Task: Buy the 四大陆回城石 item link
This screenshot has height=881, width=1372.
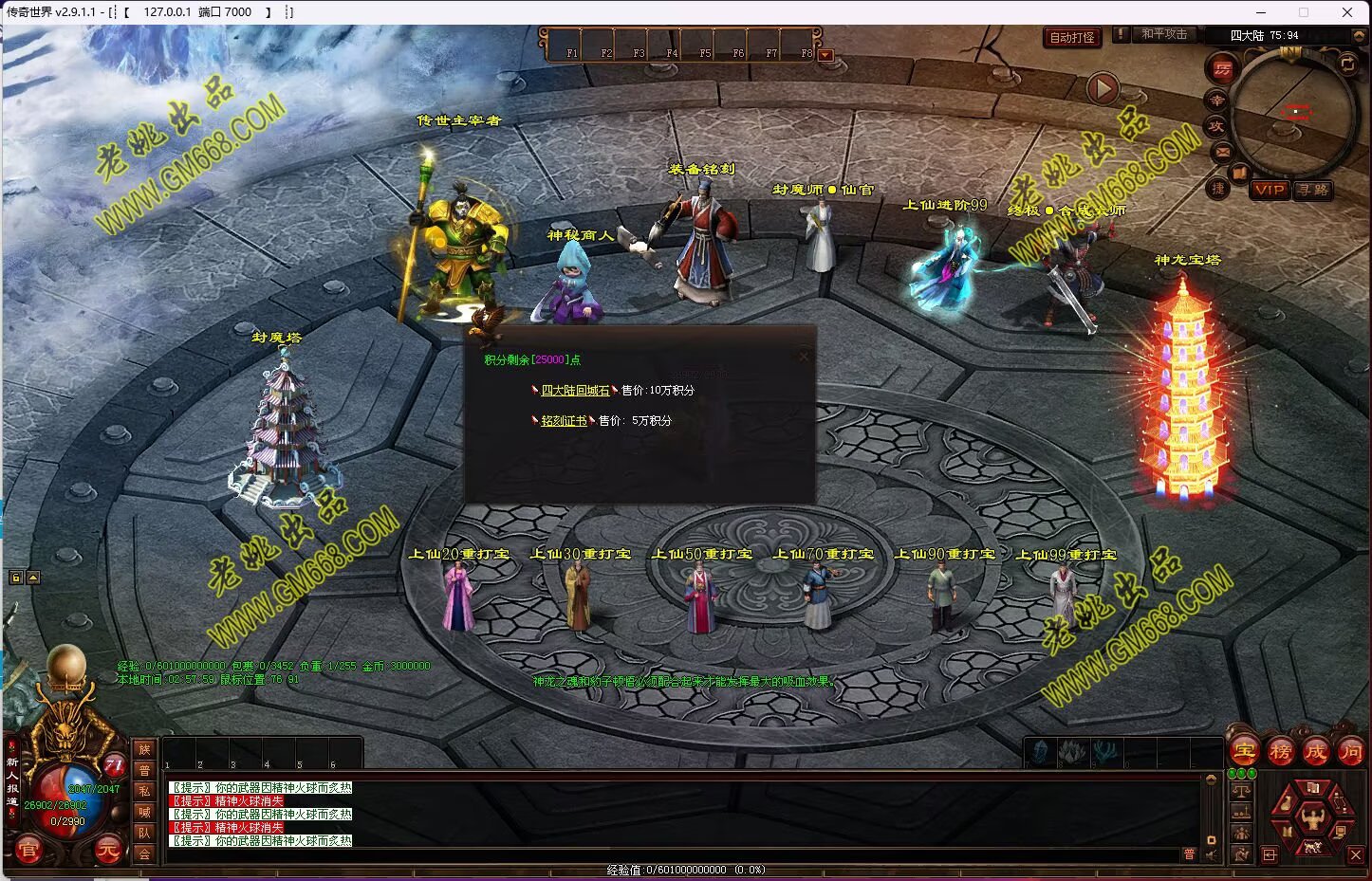Action: coord(575,391)
